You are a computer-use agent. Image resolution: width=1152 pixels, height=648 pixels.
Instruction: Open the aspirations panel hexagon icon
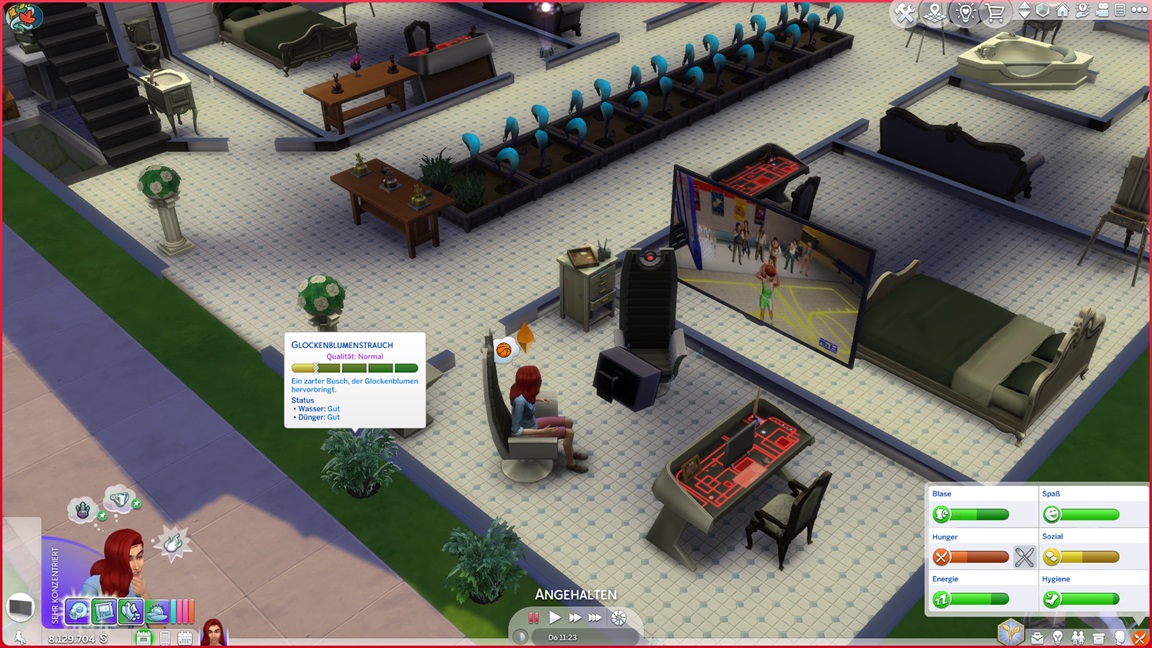(x=1011, y=633)
